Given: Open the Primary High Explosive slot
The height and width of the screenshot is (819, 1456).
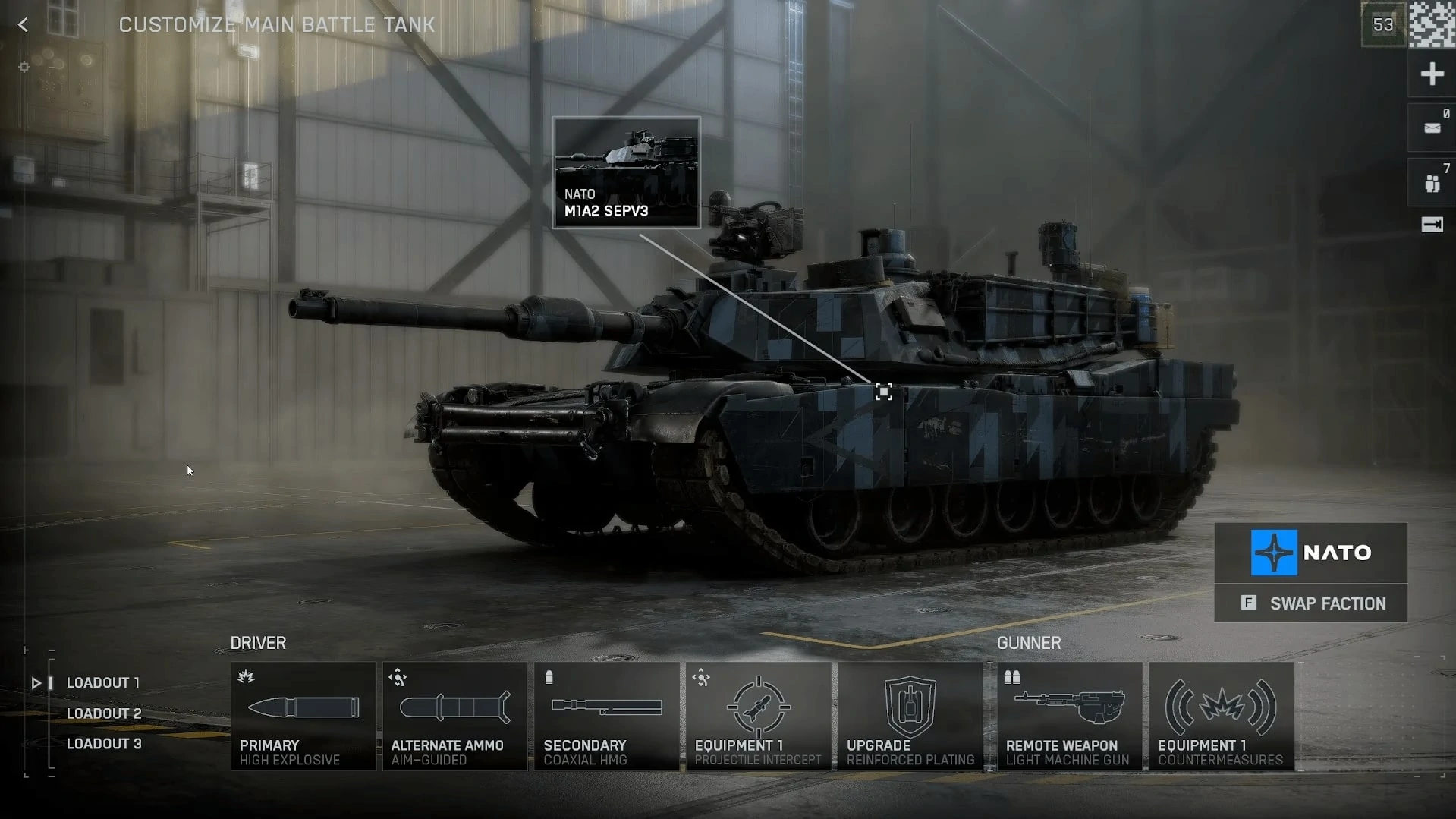Looking at the screenshot, I should (x=303, y=717).
